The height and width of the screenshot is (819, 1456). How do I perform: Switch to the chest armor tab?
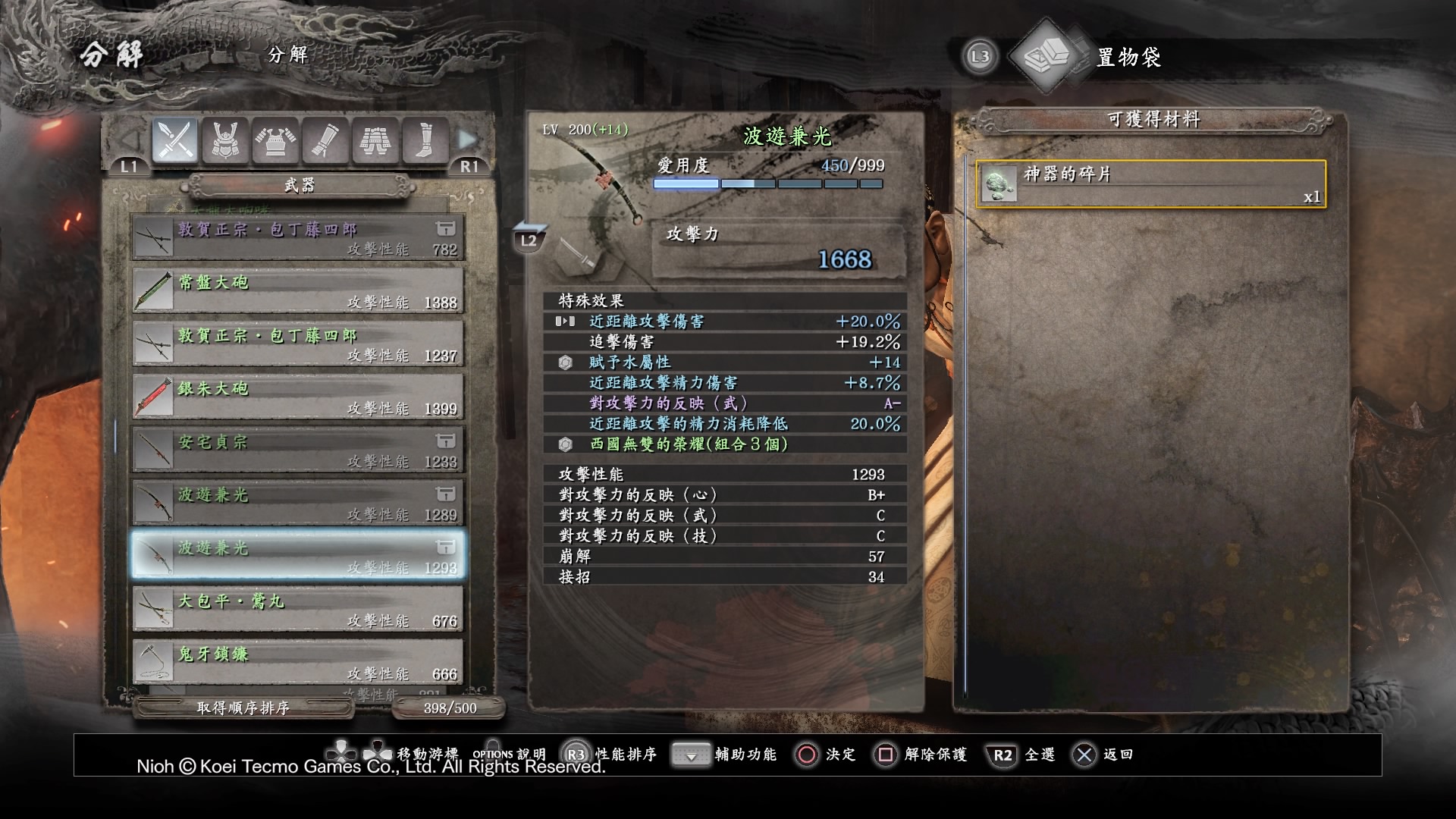coord(275,140)
